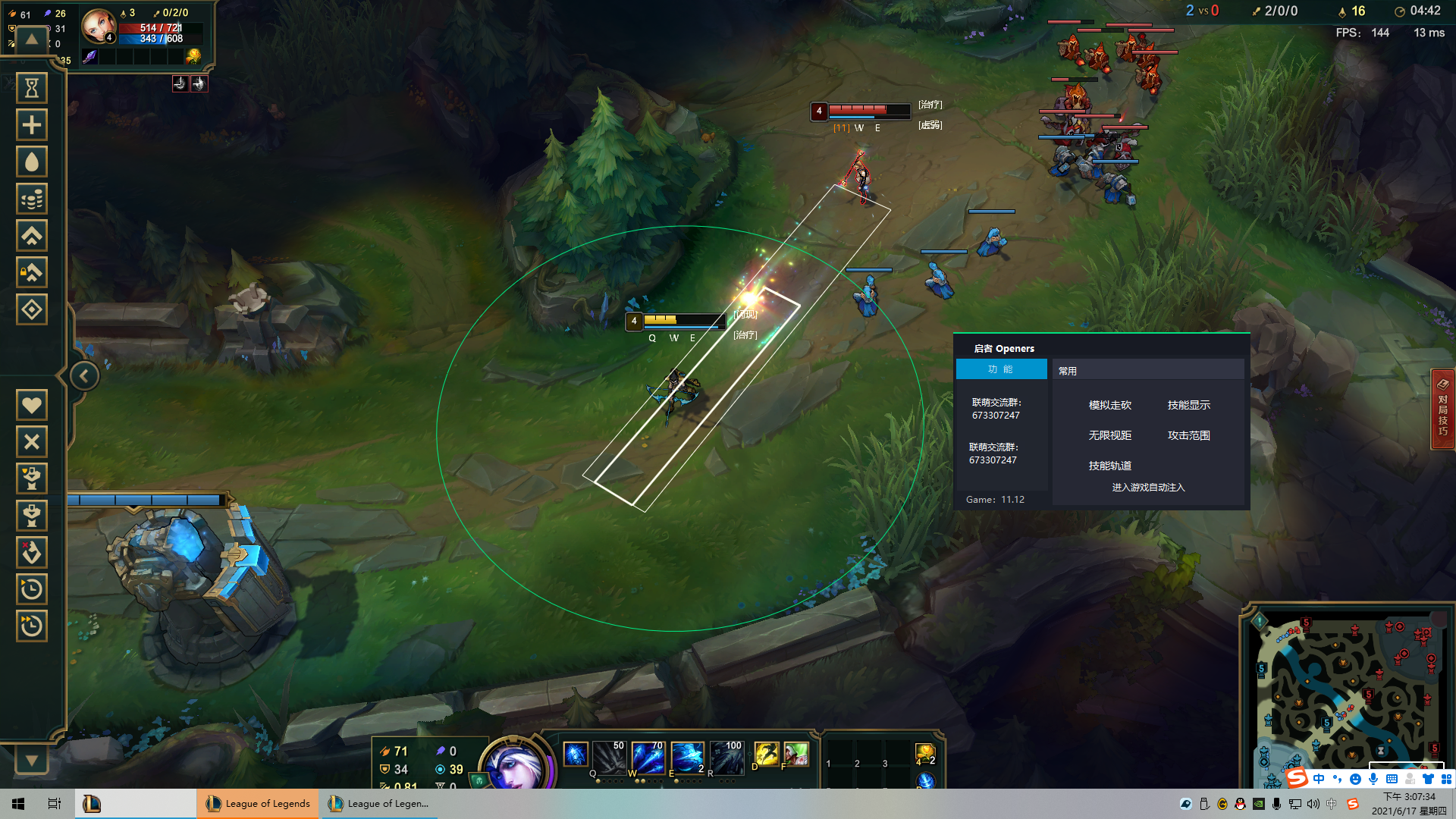
Task: Collapse the practice tool panel arrow
Action: 84,376
